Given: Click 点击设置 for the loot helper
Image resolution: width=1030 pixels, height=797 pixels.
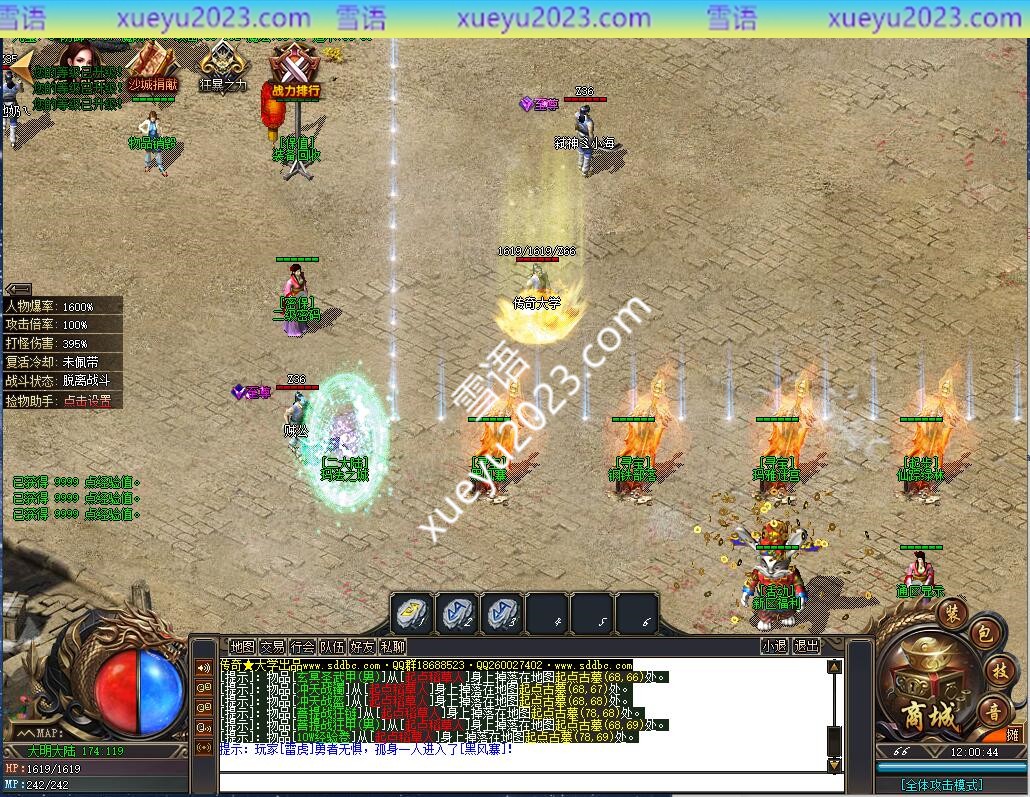Looking at the screenshot, I should tap(87, 401).
